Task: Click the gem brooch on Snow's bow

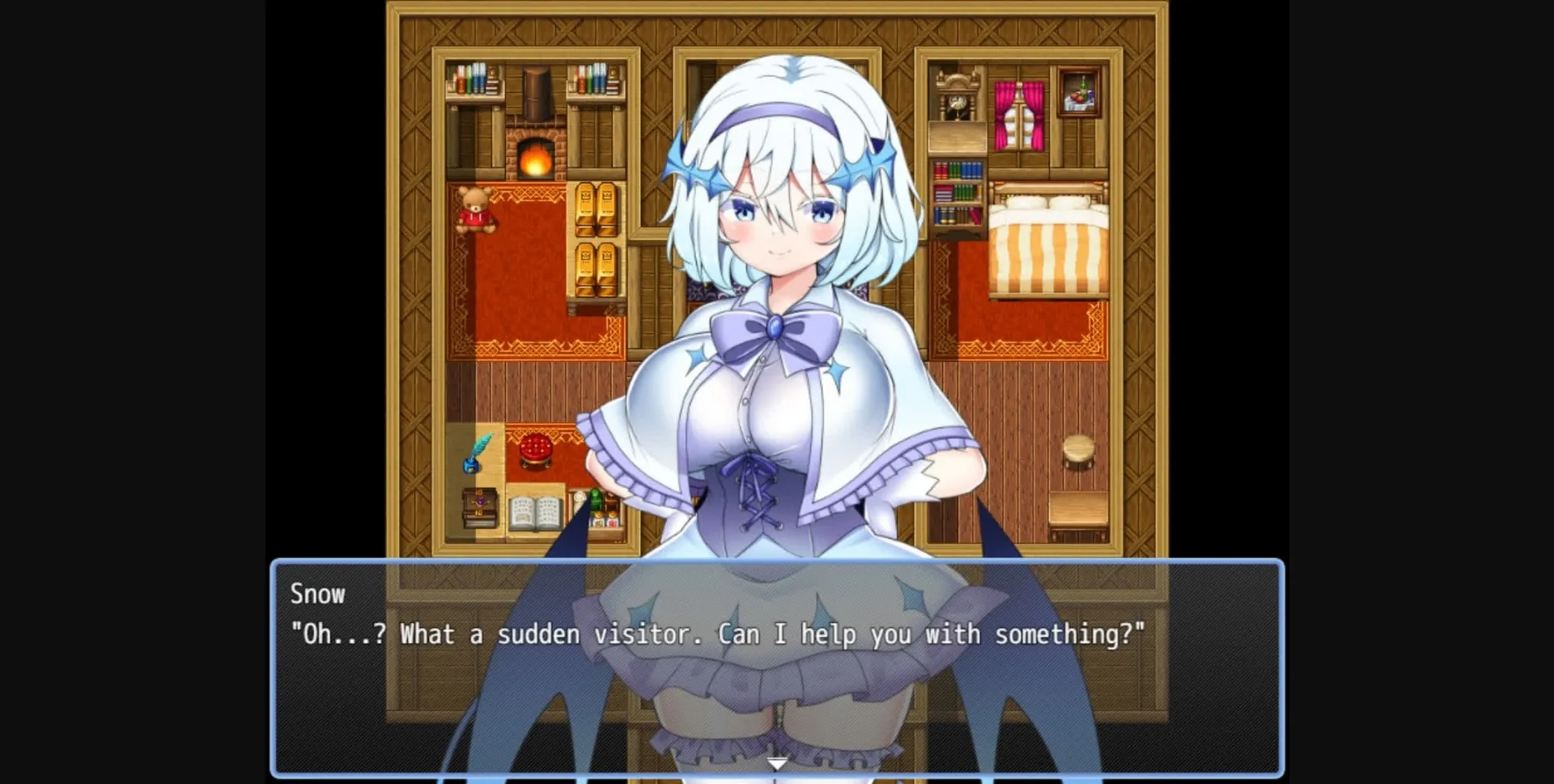Action: tap(775, 328)
